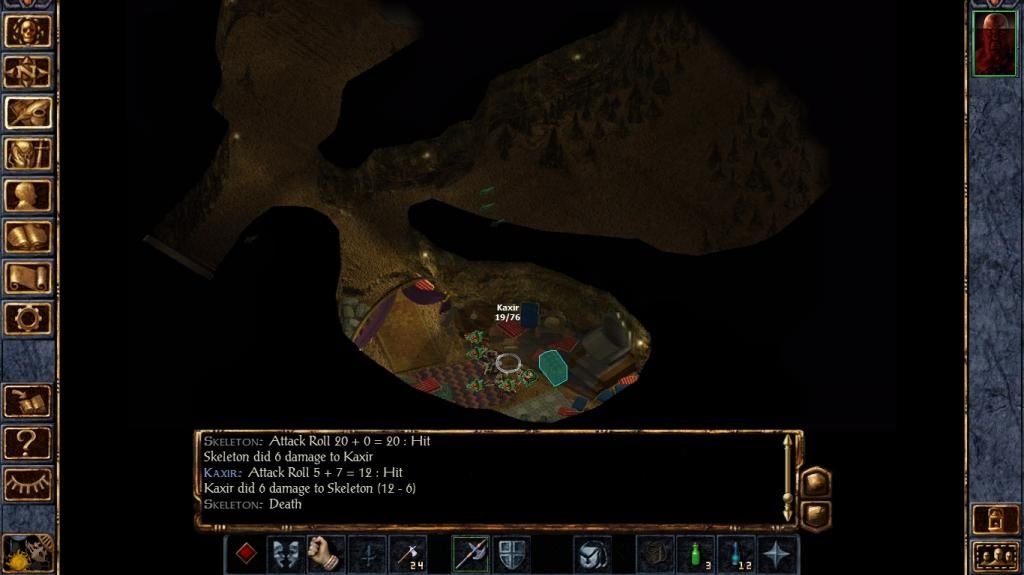Viewport: 1024px width, 575px height.
Task: Select the twin-mask action button
Action: tap(286, 554)
